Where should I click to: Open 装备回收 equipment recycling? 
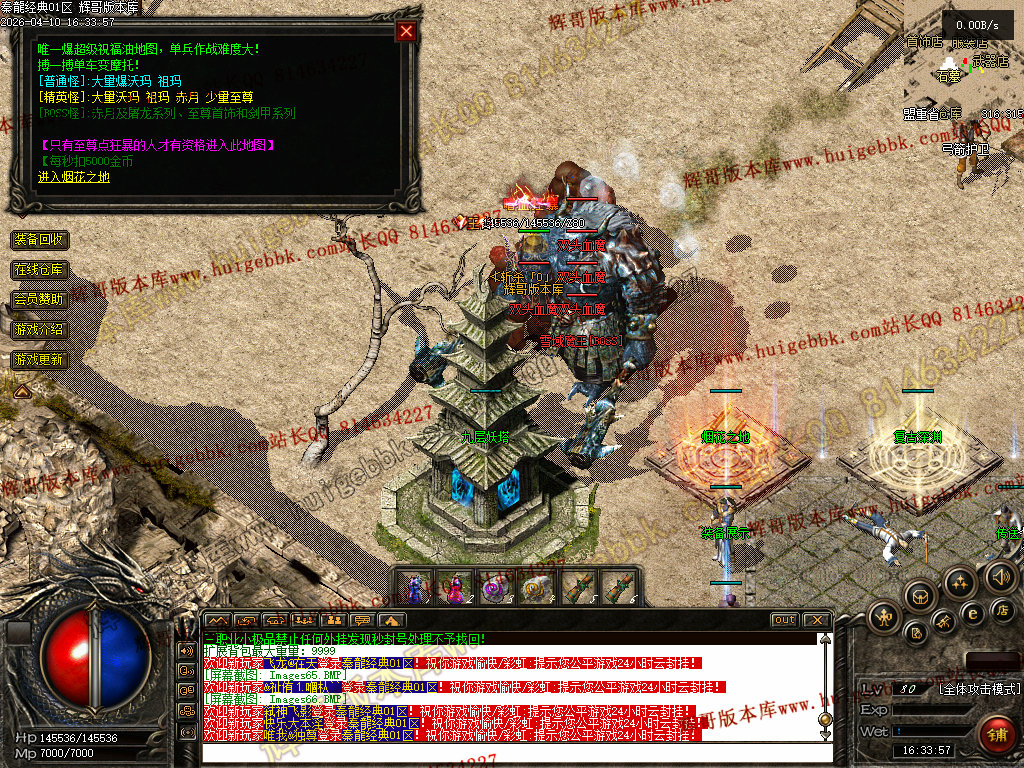(40, 240)
